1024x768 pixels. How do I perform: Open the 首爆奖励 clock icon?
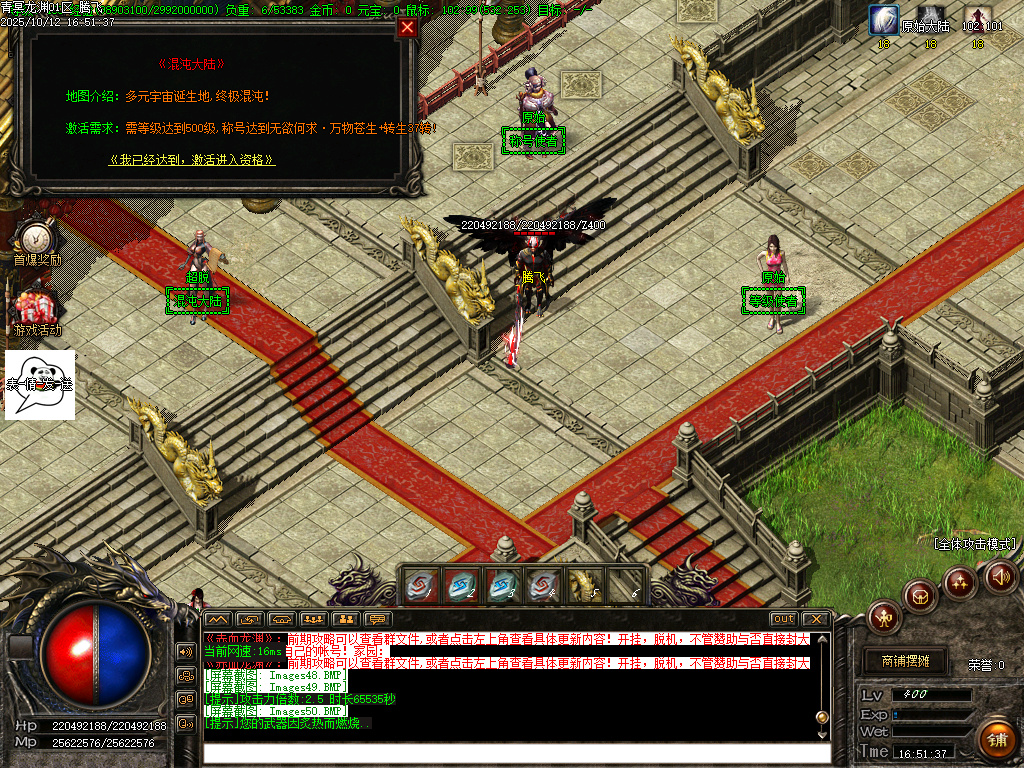tap(37, 237)
